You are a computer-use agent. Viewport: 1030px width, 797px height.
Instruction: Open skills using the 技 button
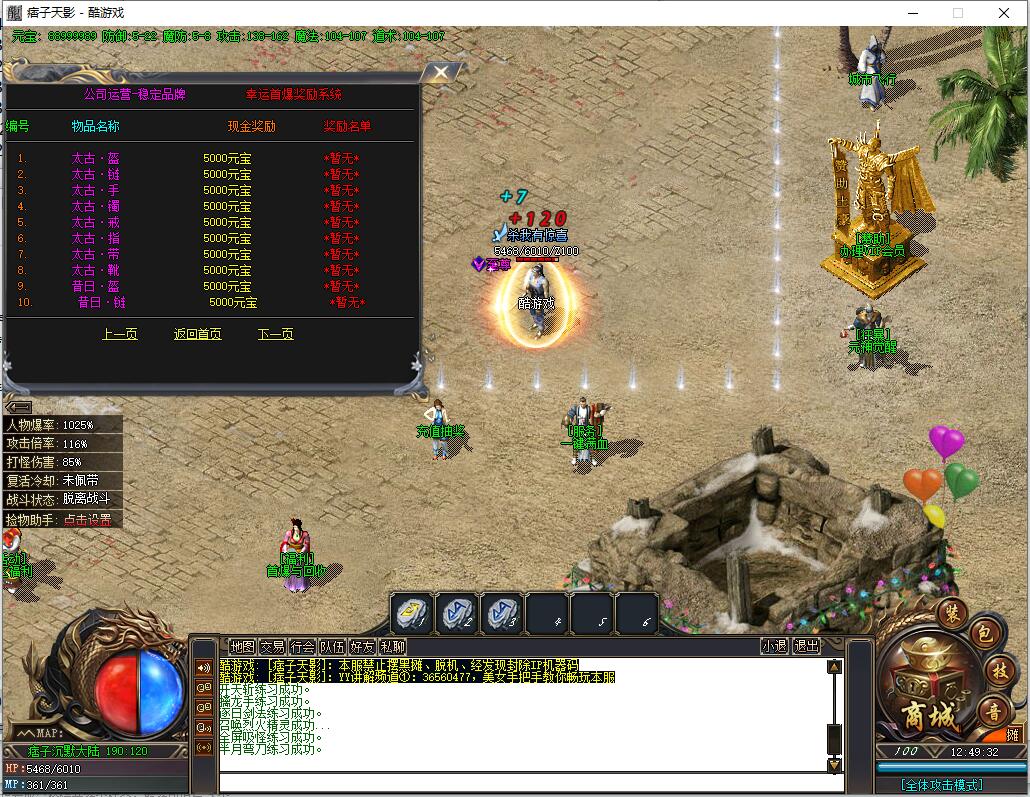pyautogui.click(x=998, y=670)
